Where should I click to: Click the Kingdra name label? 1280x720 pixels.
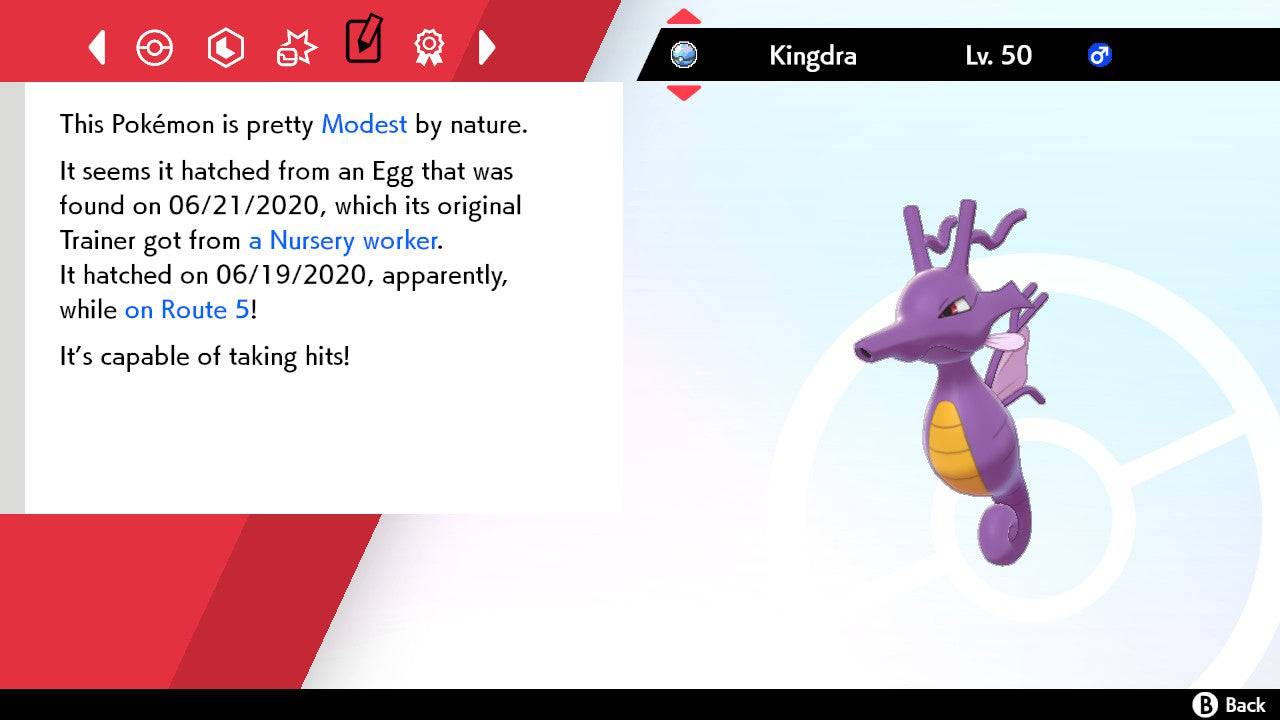pos(812,56)
